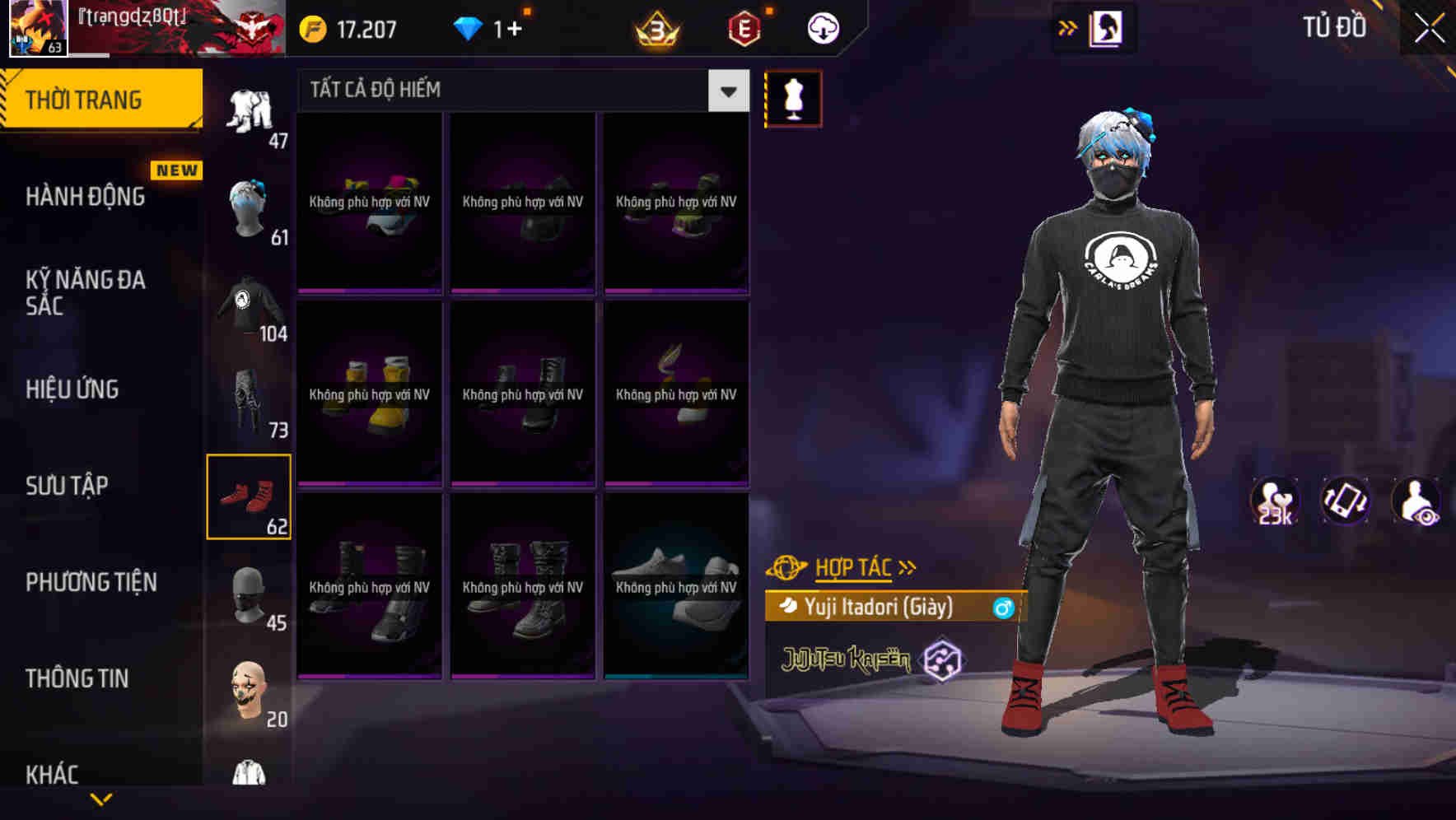Click the rank crown badge icon
The image size is (1456, 820).
point(655,27)
